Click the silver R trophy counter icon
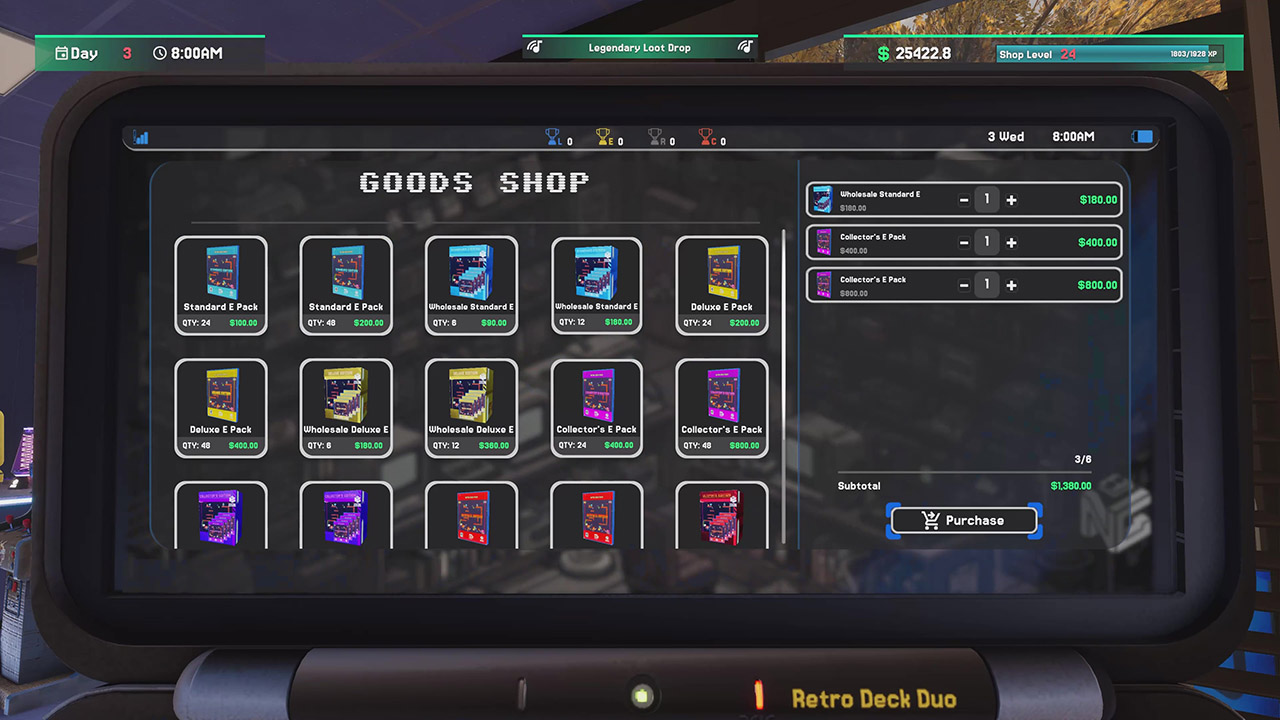This screenshot has width=1280, height=720. click(x=654, y=139)
